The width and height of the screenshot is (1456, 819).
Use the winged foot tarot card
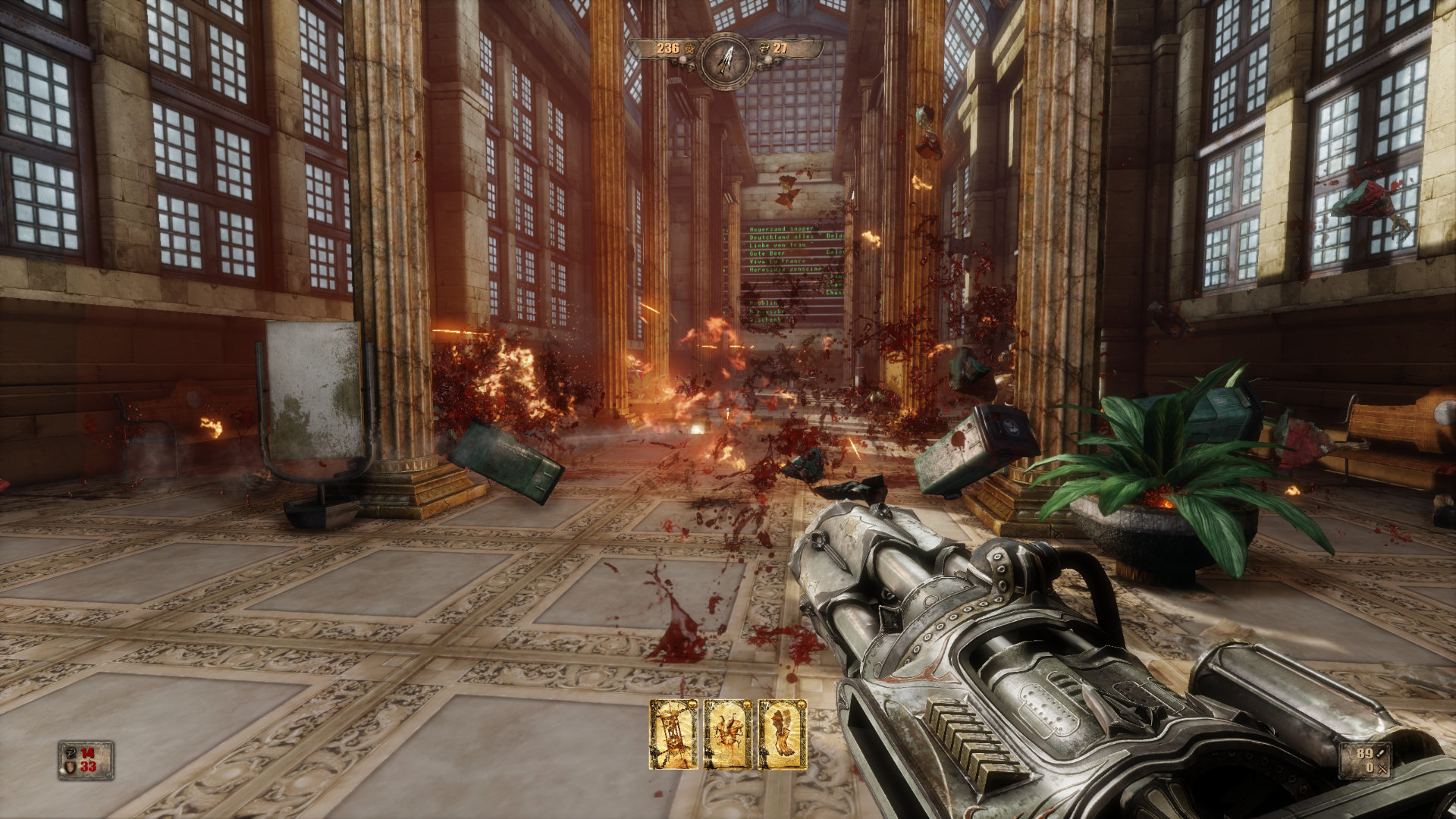[783, 734]
